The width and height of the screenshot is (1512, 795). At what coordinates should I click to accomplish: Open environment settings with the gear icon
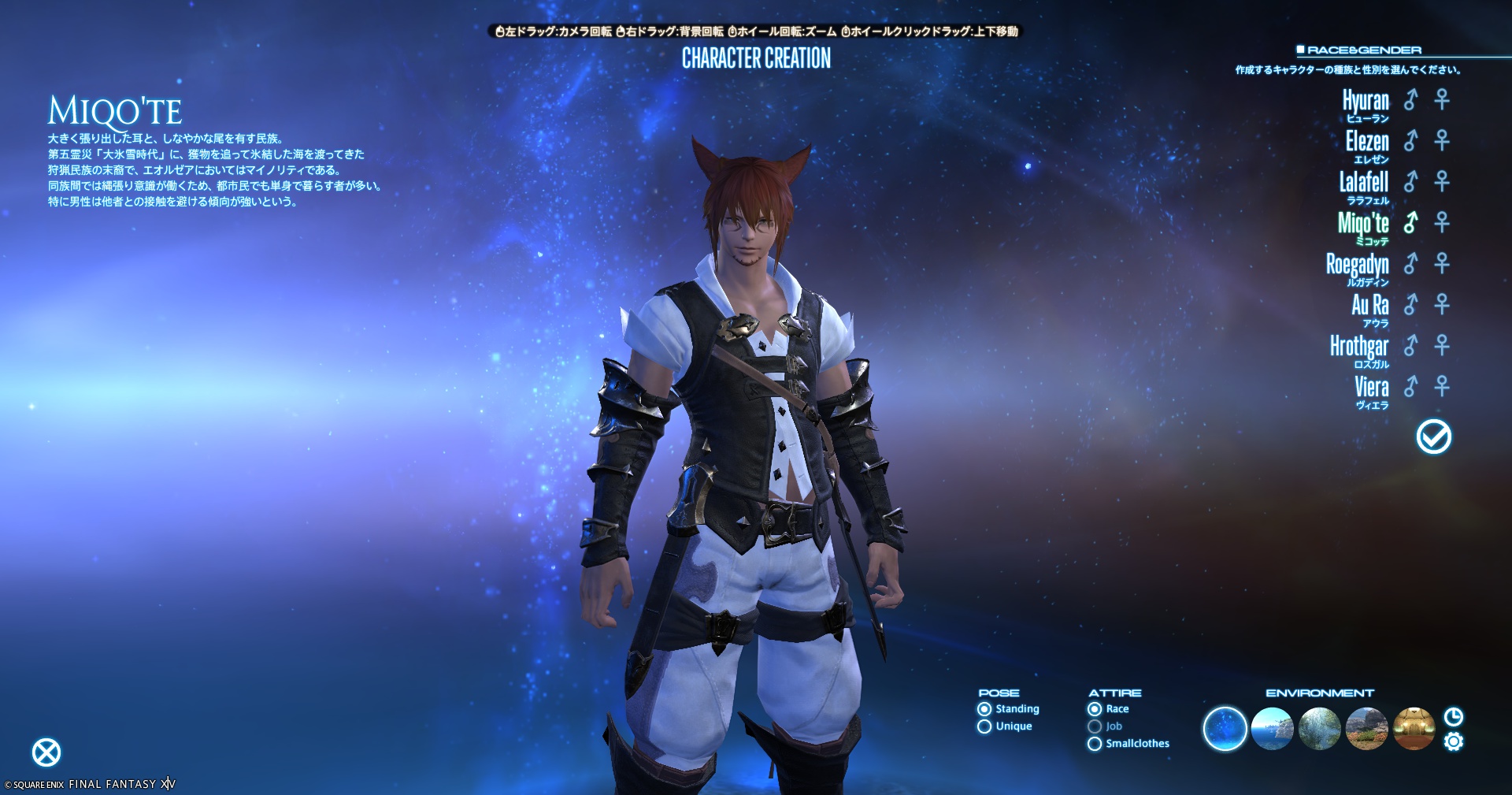pyautogui.click(x=1454, y=742)
